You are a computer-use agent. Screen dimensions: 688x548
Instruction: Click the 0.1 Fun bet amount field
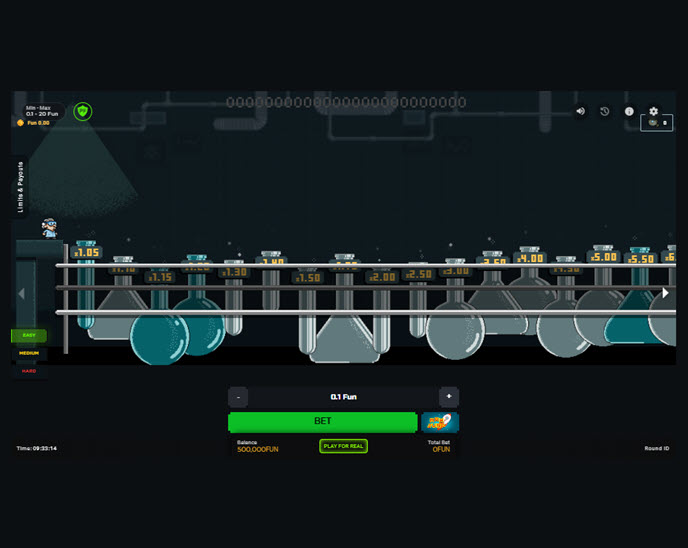point(343,397)
